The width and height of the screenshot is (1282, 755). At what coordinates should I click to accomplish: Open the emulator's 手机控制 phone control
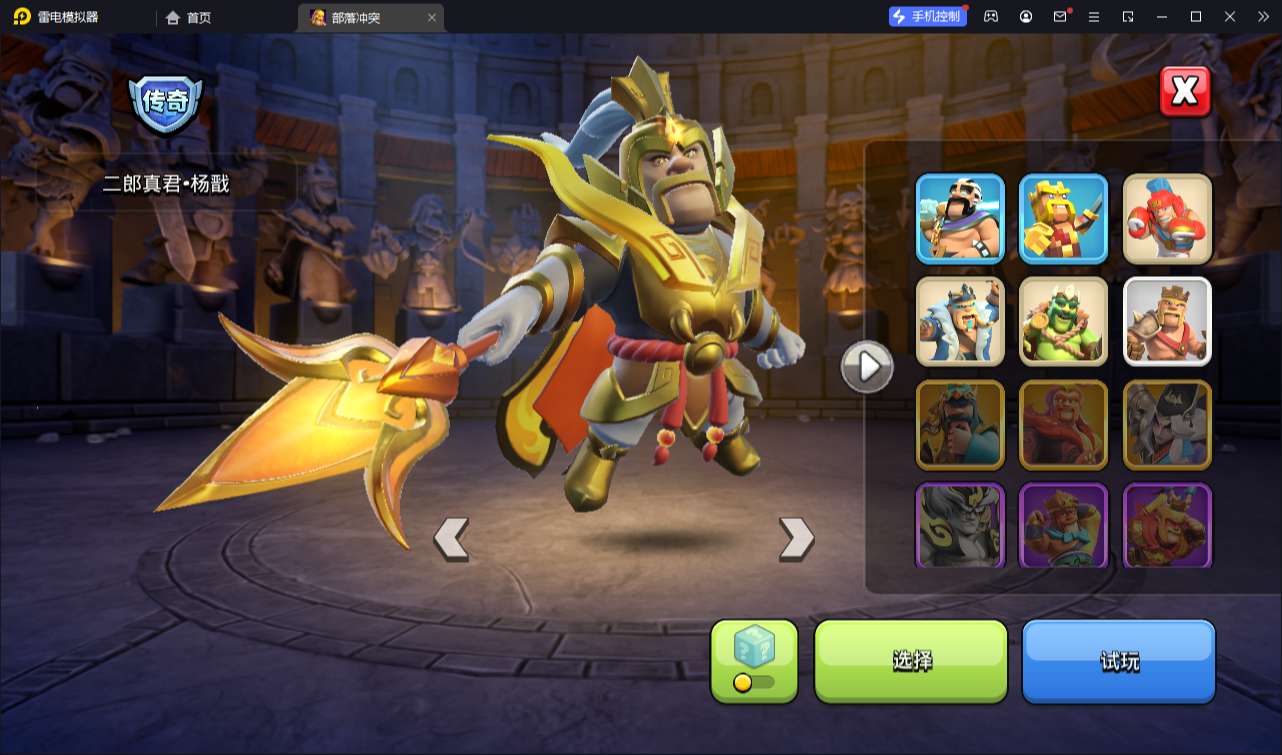[927, 16]
